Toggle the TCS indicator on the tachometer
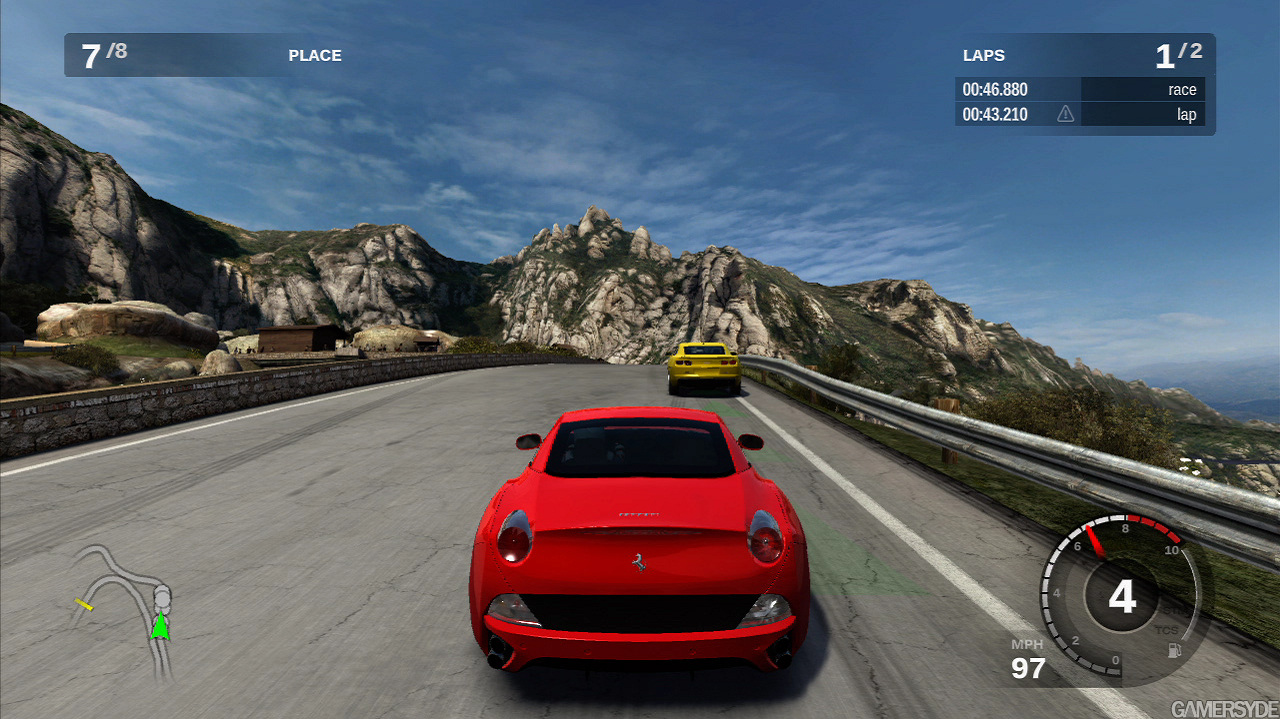This screenshot has height=719, width=1280. click(x=1166, y=630)
